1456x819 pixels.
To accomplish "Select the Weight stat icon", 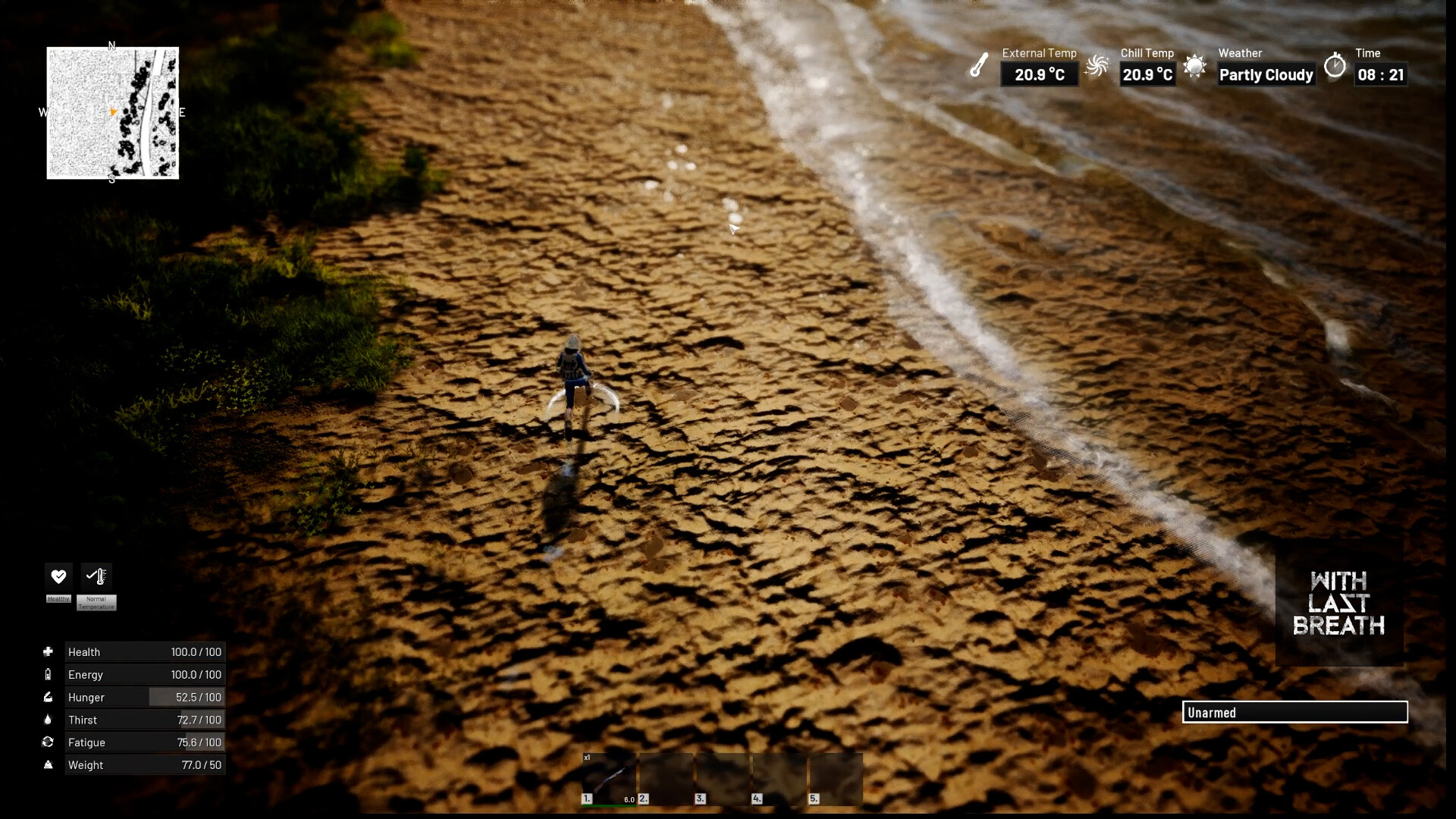I will 49,765.
